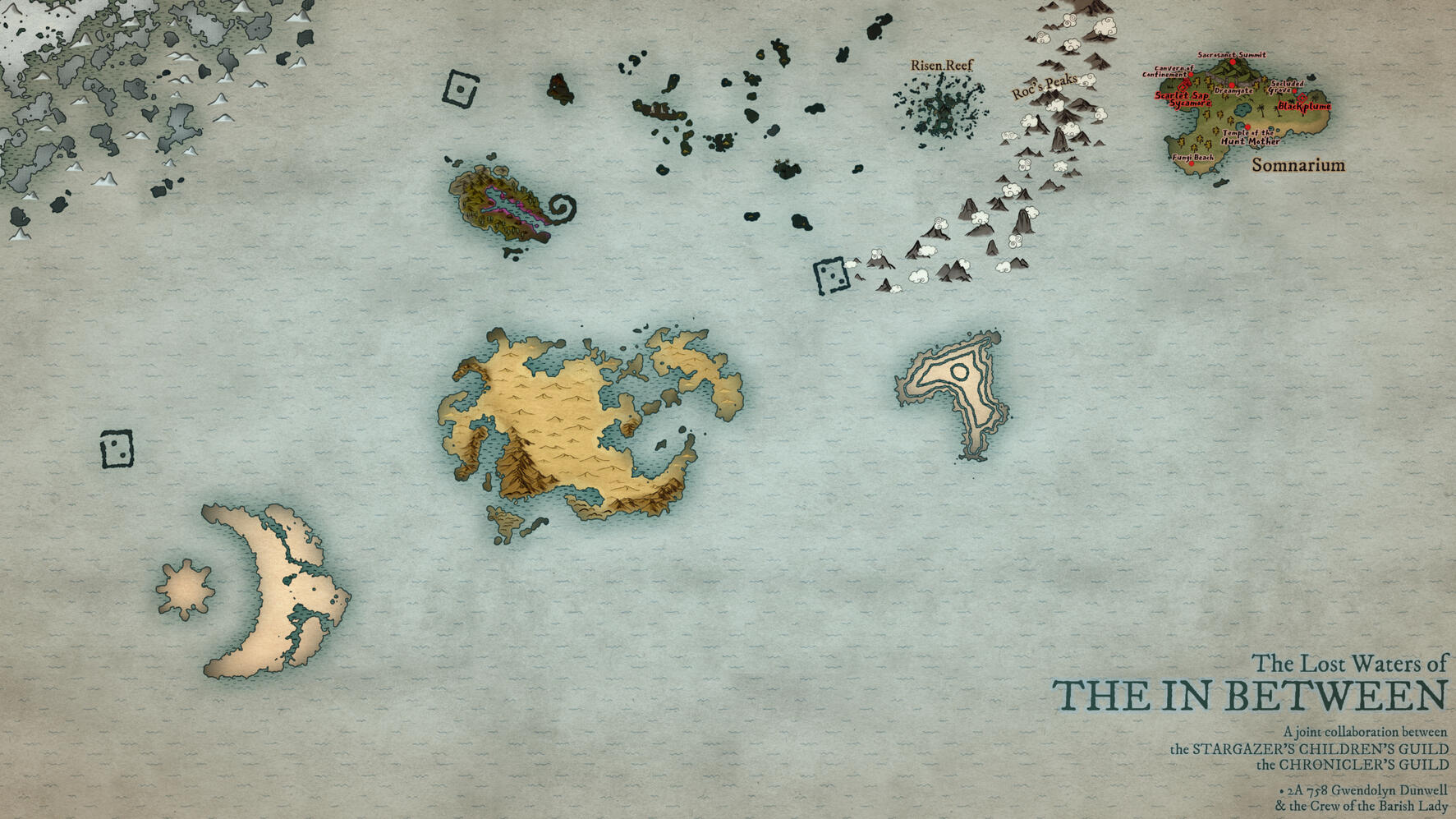Select the Scarlet Sap Sycamore diamond marker

pyautogui.click(x=1183, y=87)
